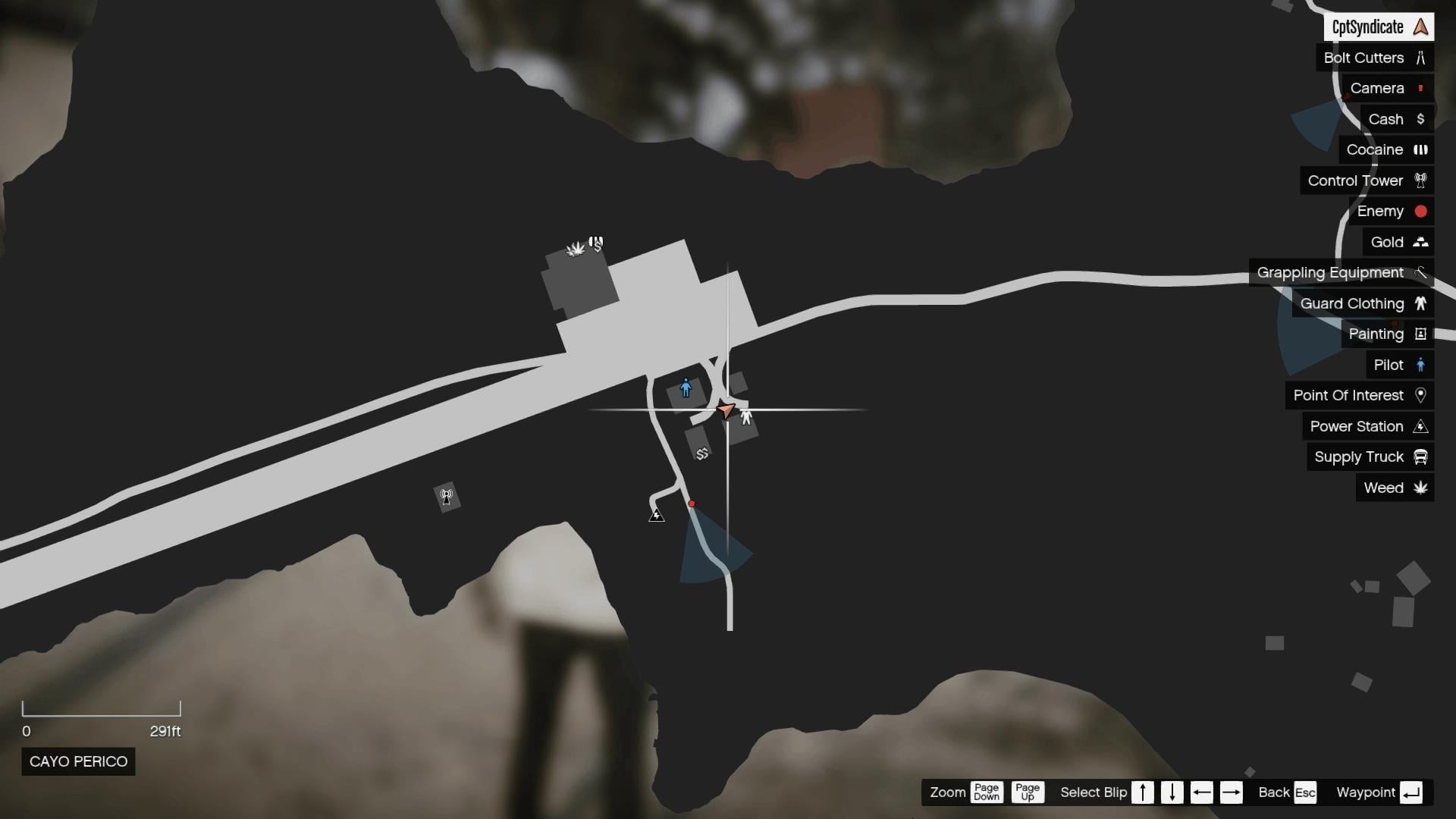Image resolution: width=1456 pixels, height=819 pixels.
Task: Select the Bolt Cutters blip icon in the legend
Action: coord(1420,58)
